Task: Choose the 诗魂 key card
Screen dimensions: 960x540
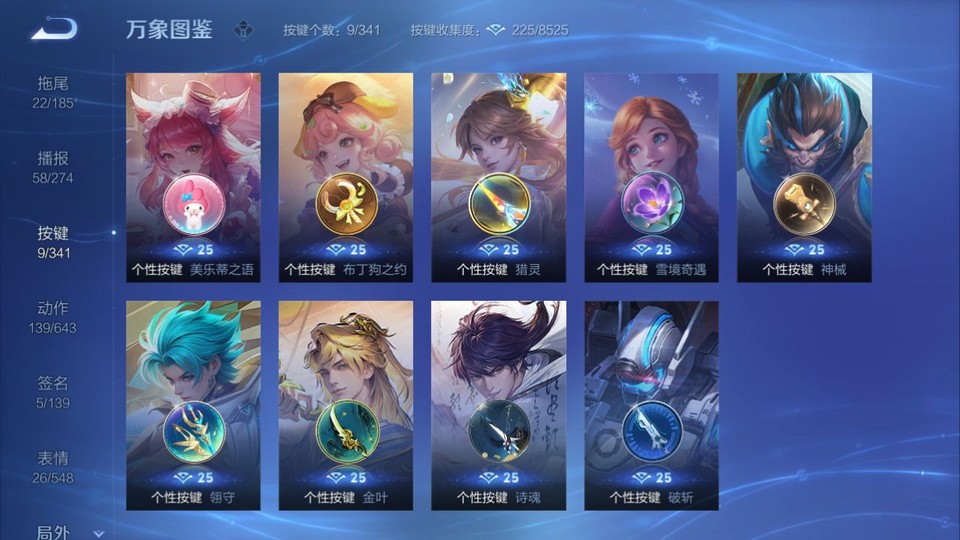Action: pyautogui.click(x=498, y=405)
